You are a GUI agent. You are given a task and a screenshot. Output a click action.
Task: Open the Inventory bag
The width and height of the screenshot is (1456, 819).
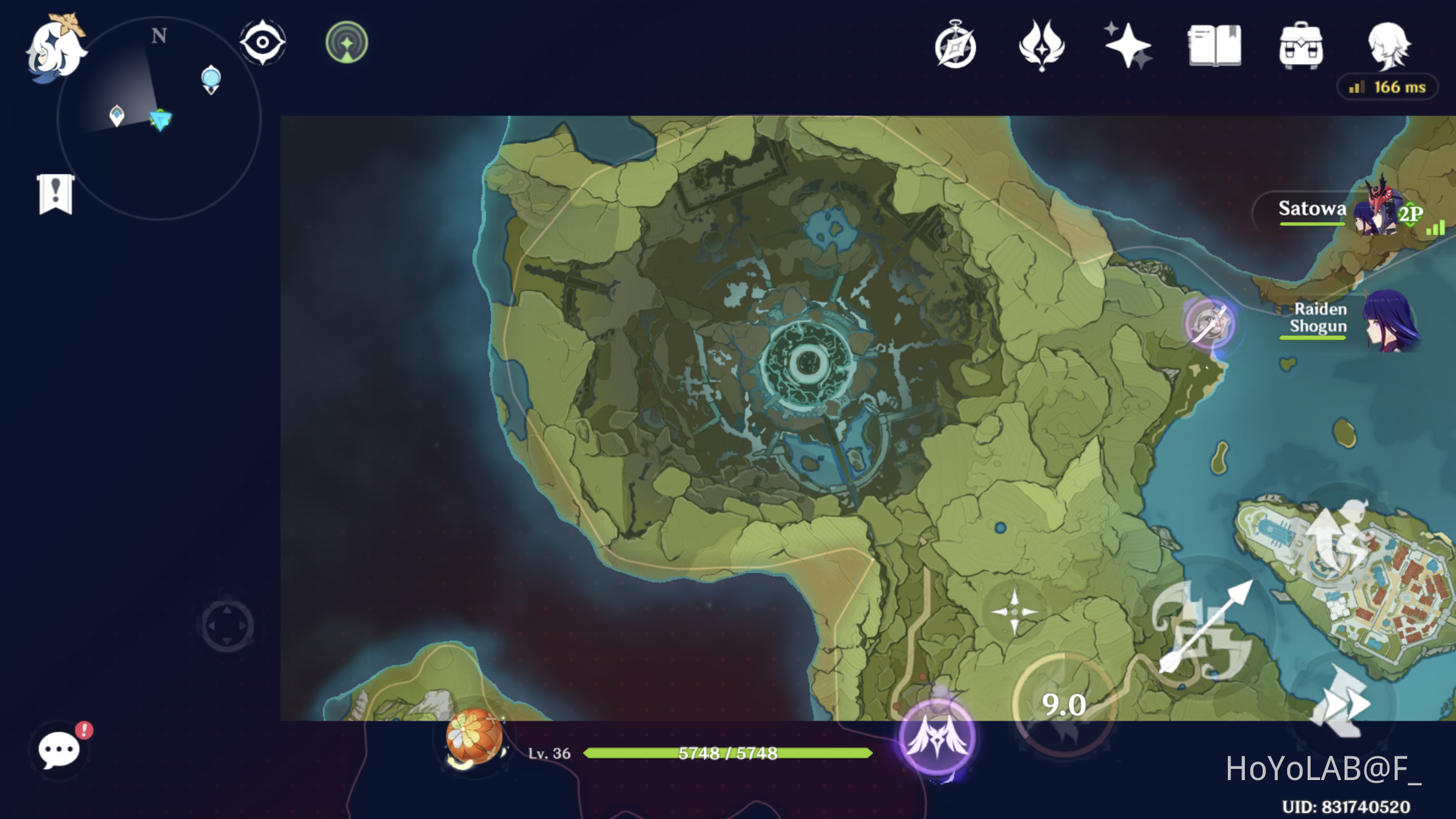(1300, 46)
